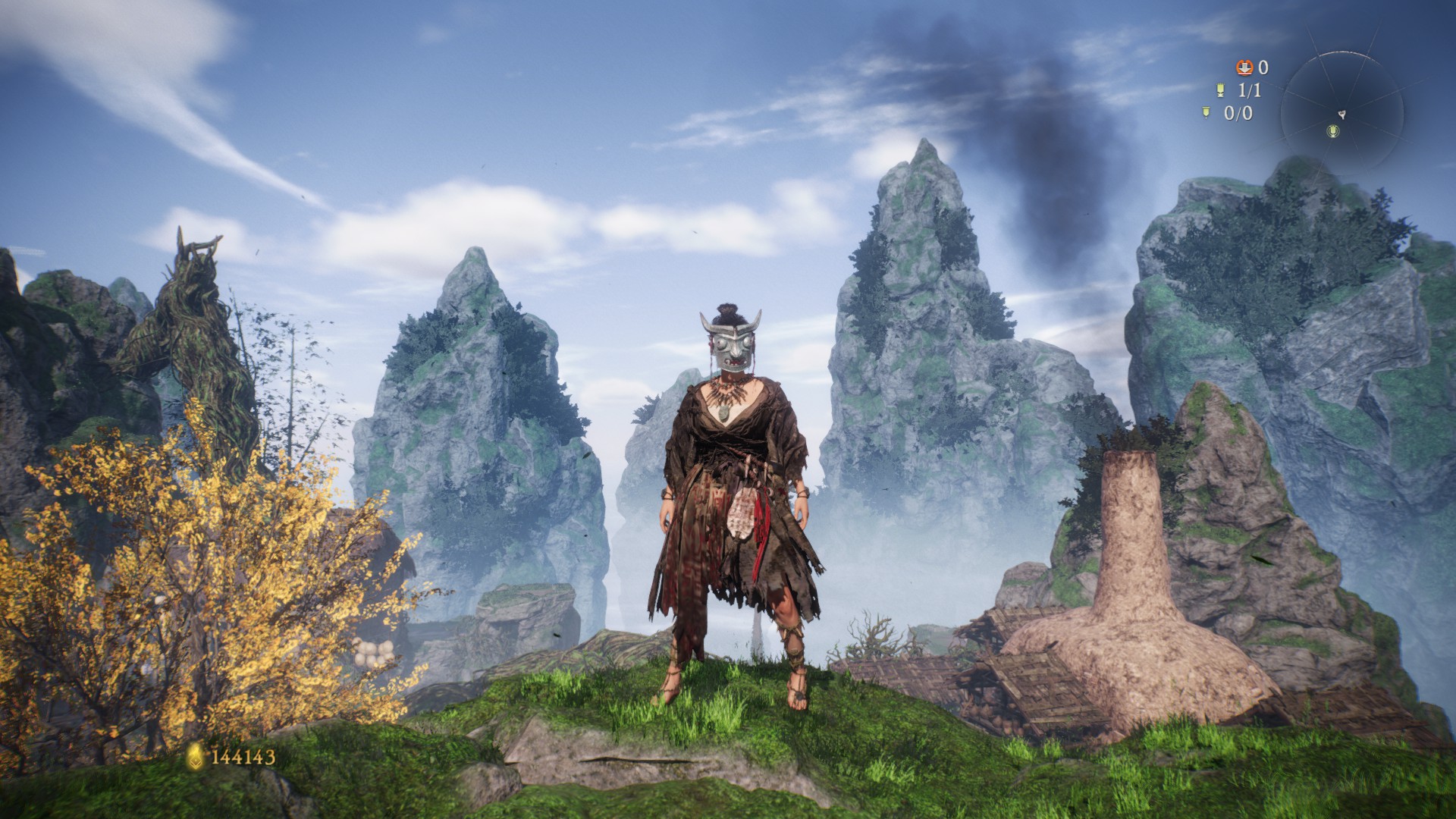
Task: Select the green battle flag marker on the minimap
Action: click(x=1332, y=132)
